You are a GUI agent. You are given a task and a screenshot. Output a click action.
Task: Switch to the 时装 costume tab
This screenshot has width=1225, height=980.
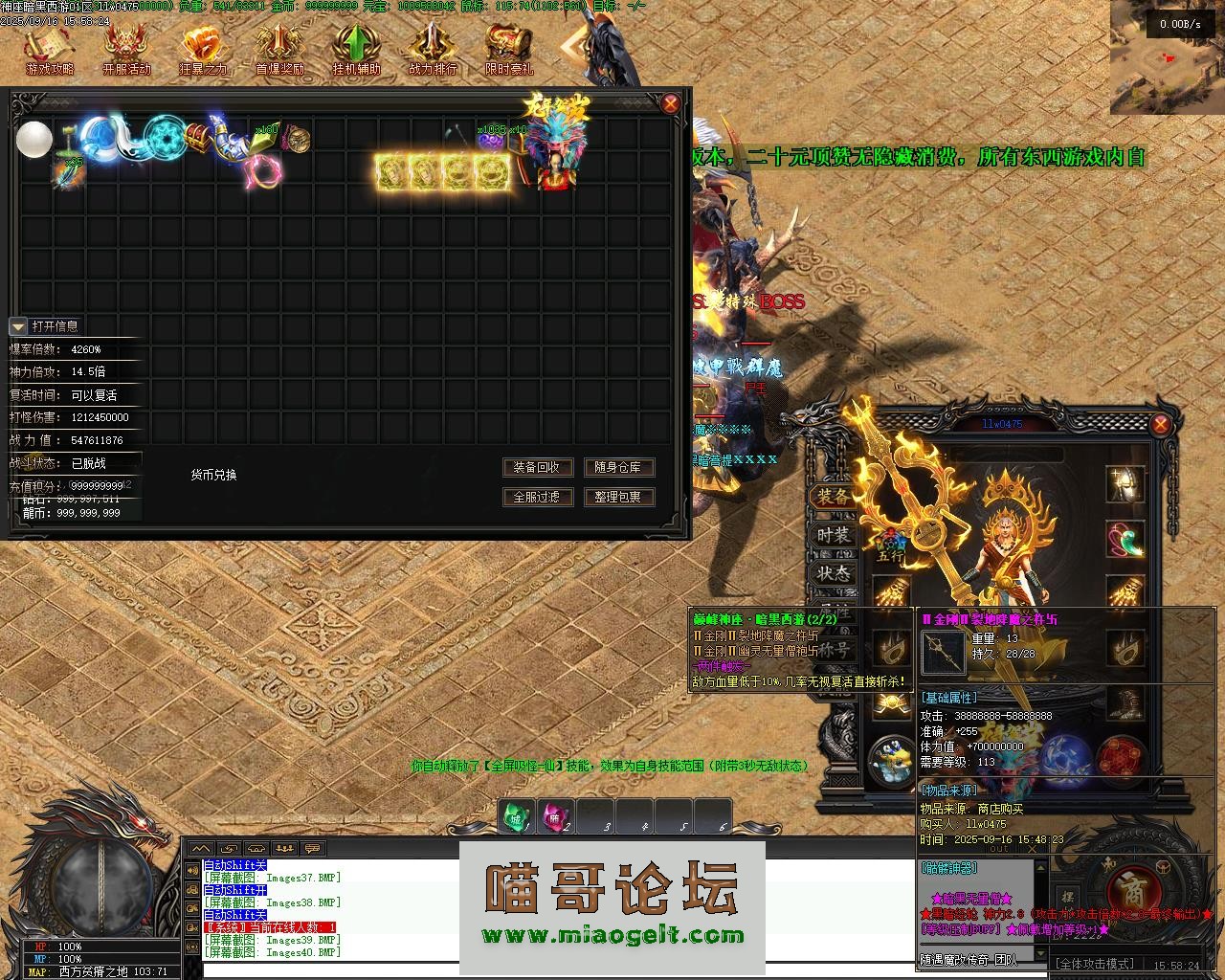click(833, 535)
